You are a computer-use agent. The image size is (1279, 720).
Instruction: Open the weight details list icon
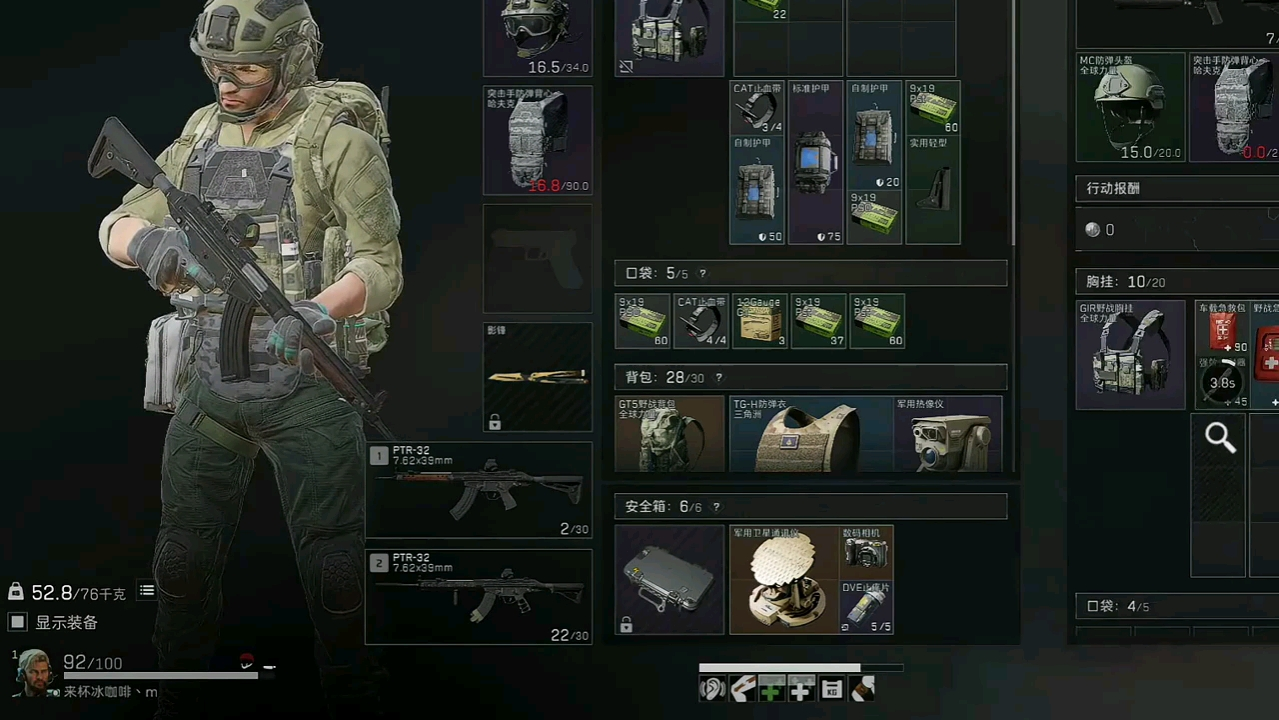[x=147, y=591]
